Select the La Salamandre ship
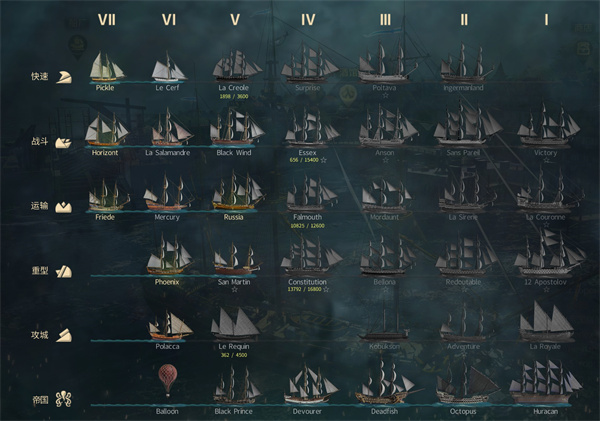 (x=167, y=130)
